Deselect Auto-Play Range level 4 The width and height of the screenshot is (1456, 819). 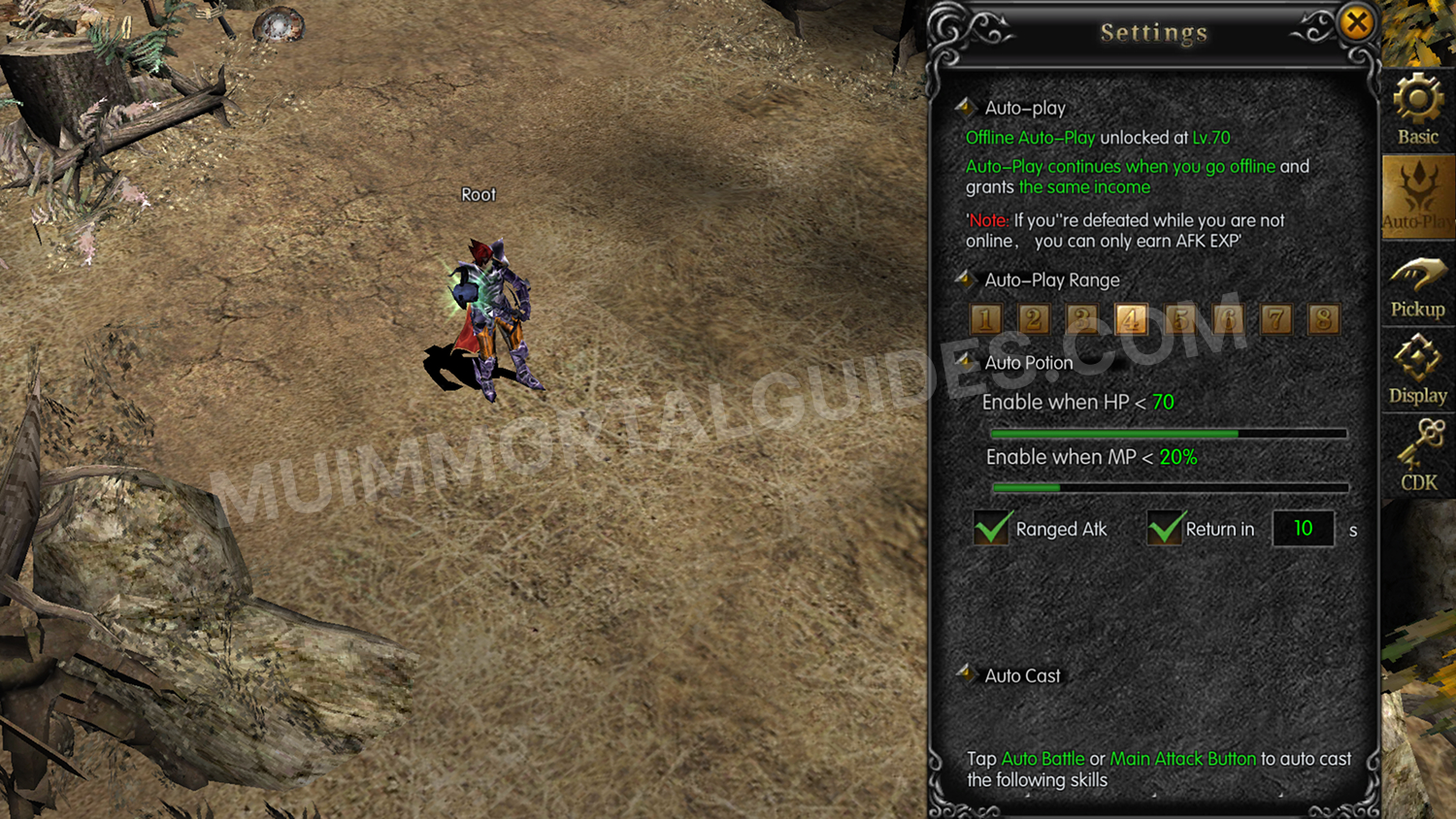1131,319
